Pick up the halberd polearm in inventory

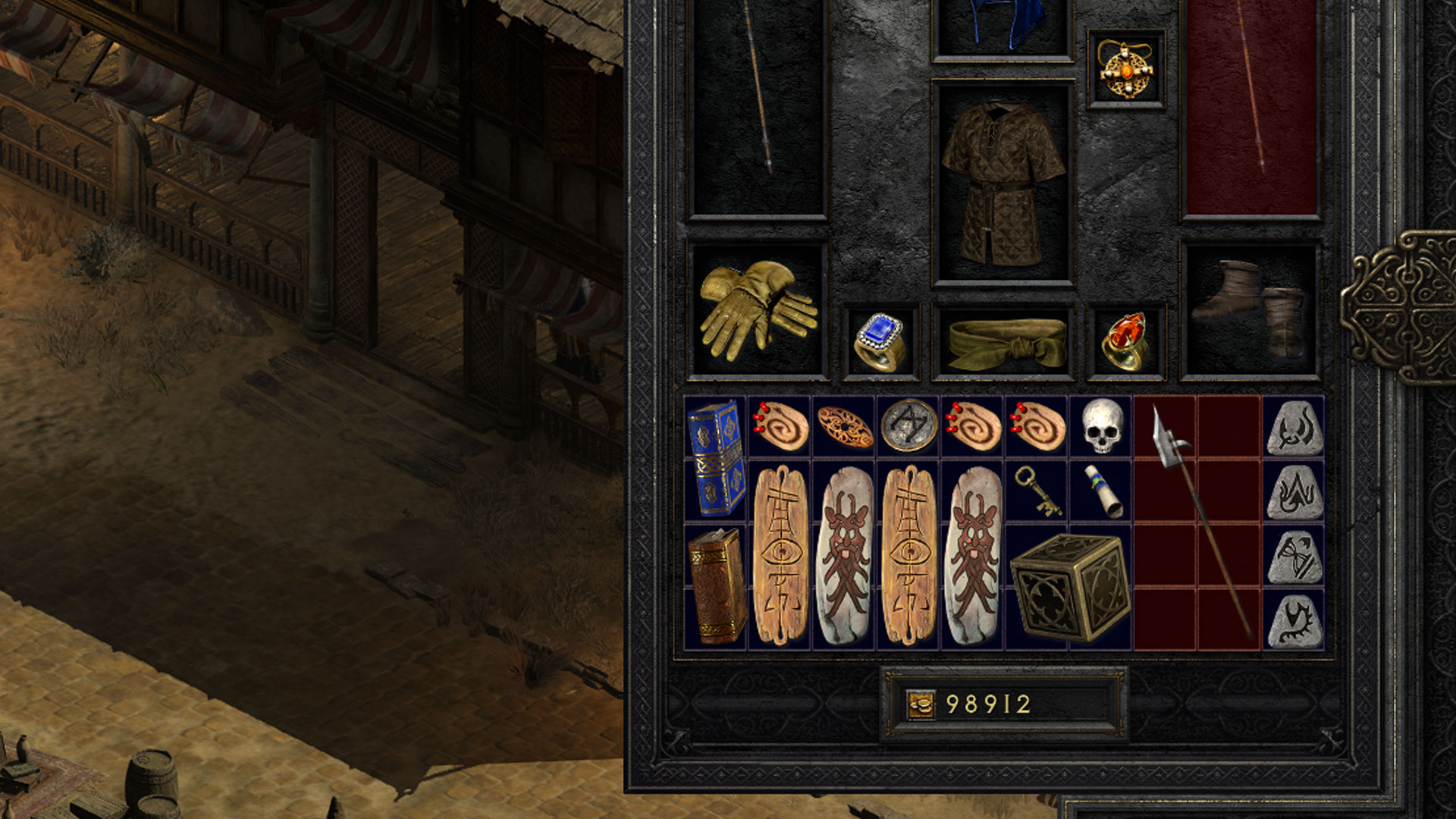pos(1198,523)
